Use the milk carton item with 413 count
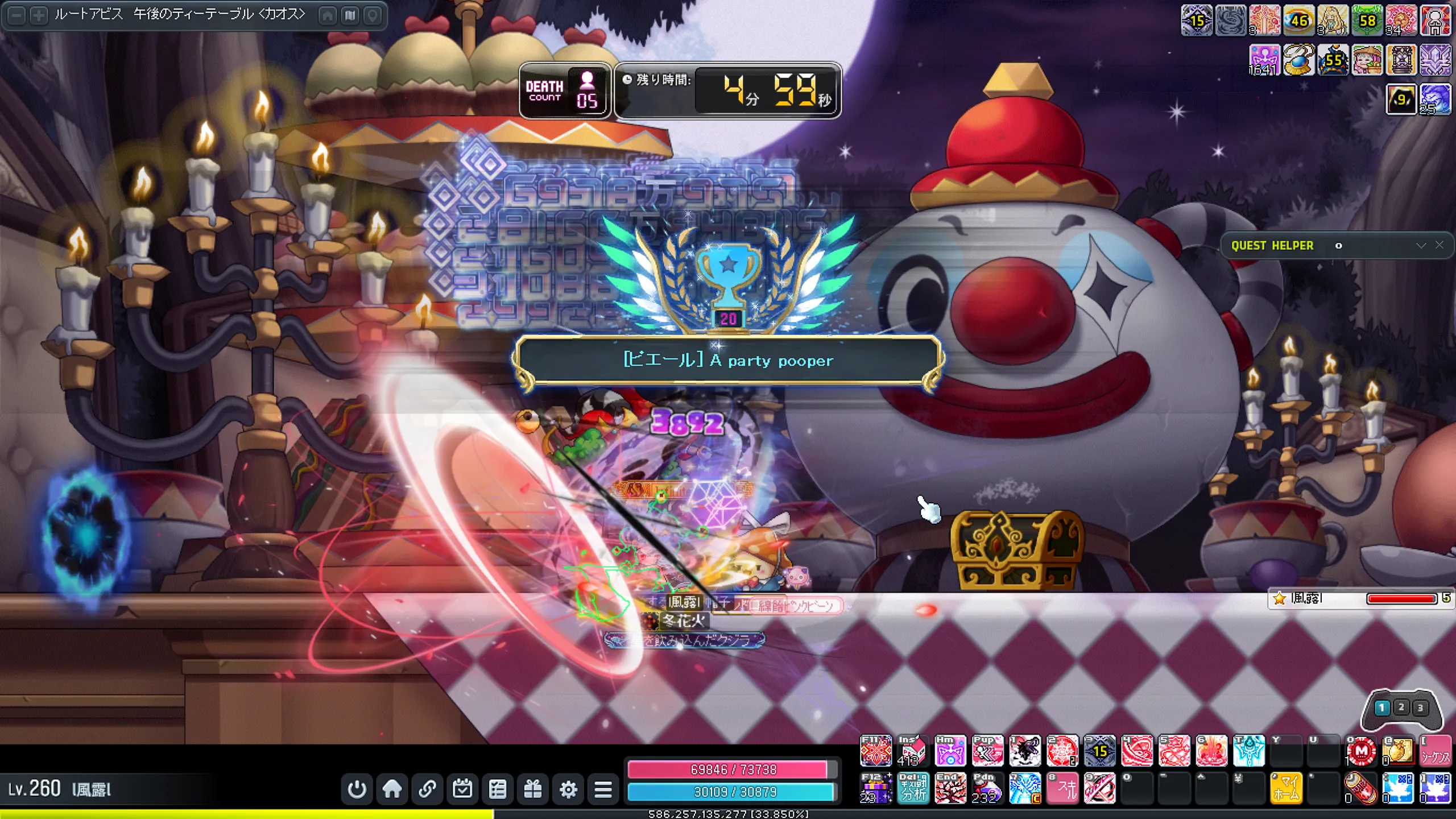 [912, 751]
